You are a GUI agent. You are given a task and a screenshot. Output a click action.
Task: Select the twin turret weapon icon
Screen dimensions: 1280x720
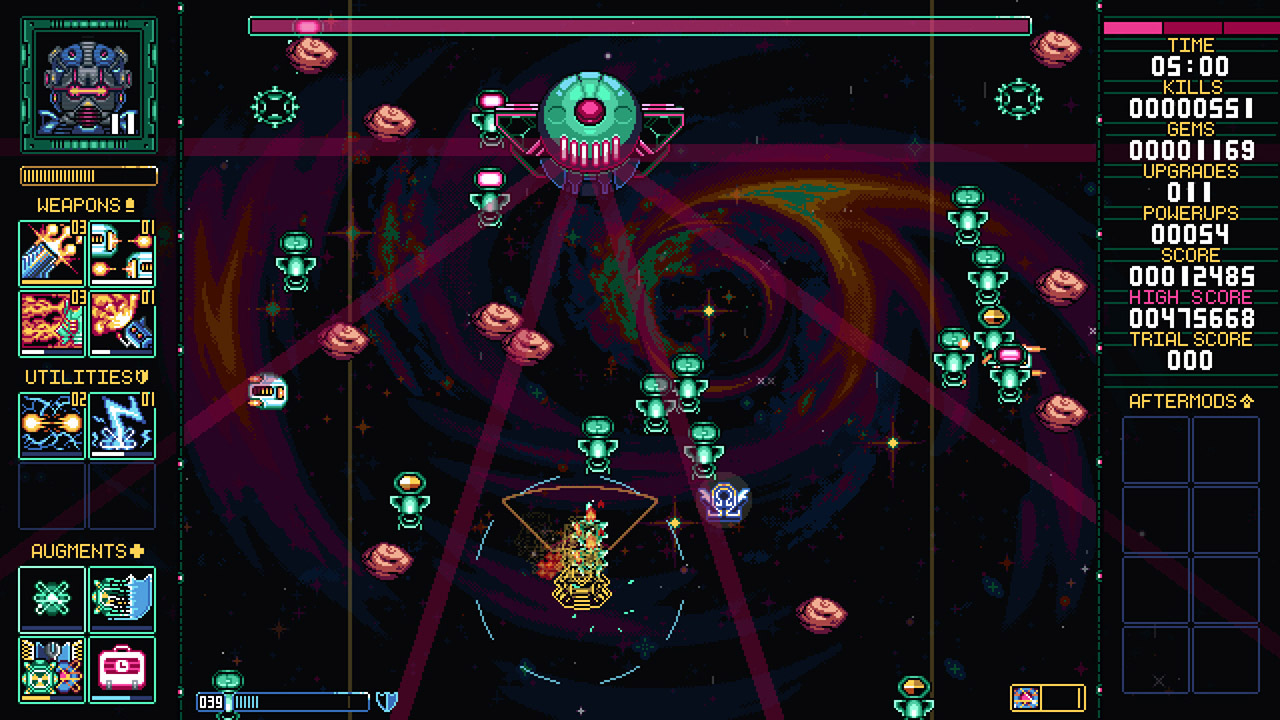coord(122,255)
